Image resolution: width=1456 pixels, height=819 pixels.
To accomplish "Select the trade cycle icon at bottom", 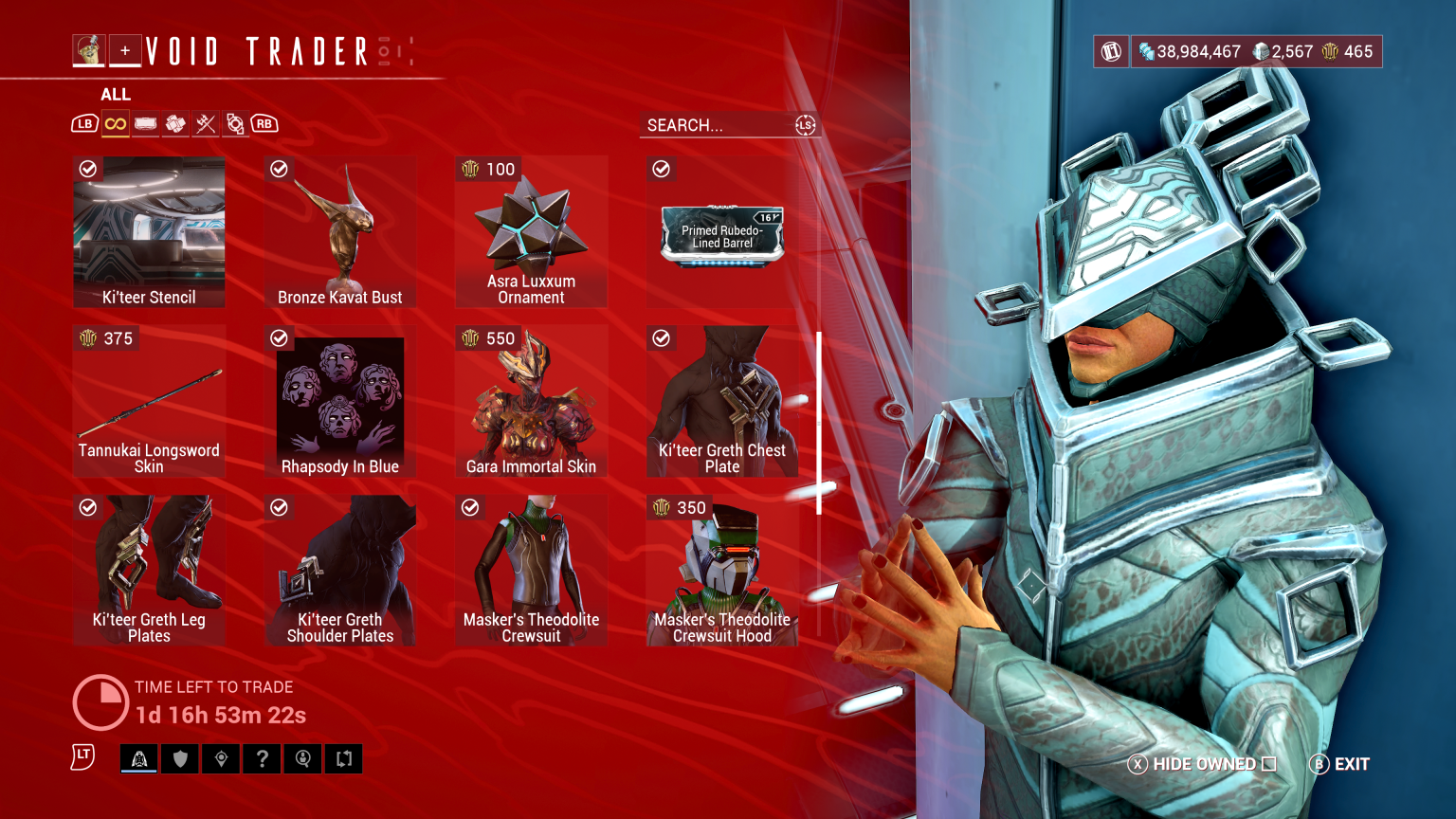I will click(343, 758).
